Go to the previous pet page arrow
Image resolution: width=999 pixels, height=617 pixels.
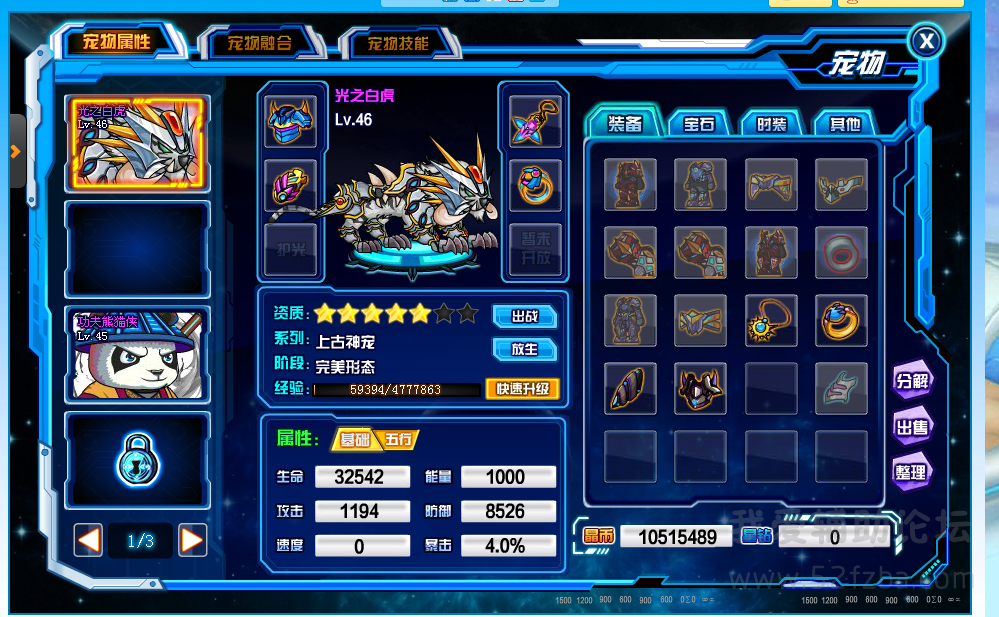89,540
